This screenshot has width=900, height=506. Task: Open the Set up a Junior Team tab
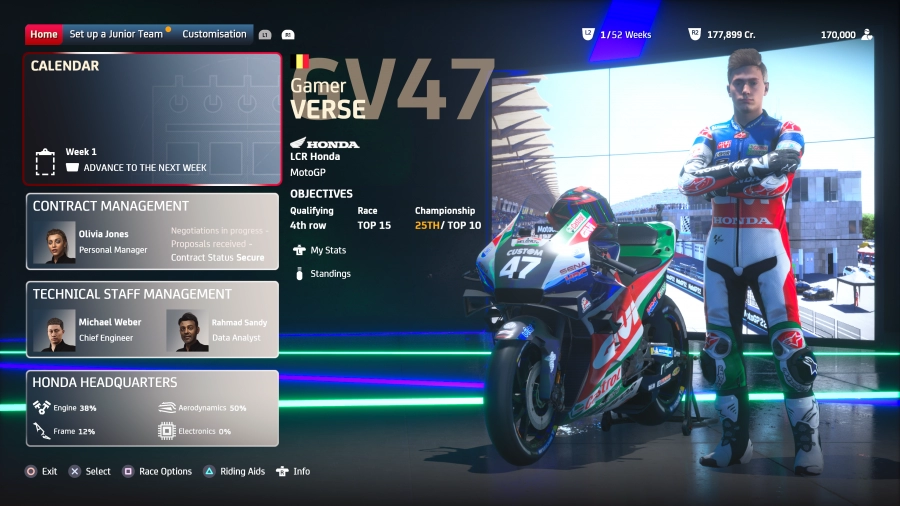coord(116,34)
